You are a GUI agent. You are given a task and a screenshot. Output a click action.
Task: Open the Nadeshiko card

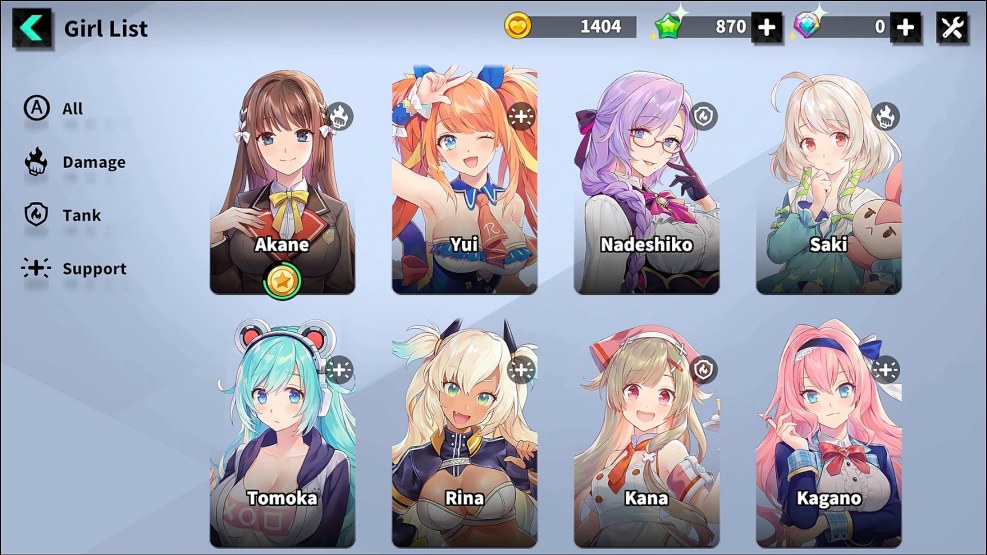point(646,182)
